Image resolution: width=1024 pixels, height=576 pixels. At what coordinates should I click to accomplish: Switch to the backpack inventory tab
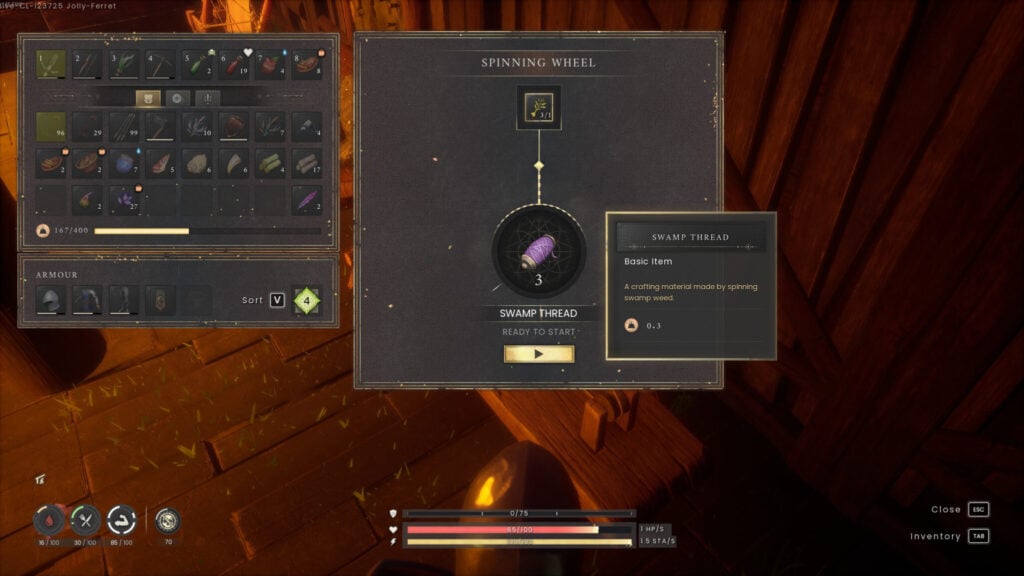tap(148, 98)
